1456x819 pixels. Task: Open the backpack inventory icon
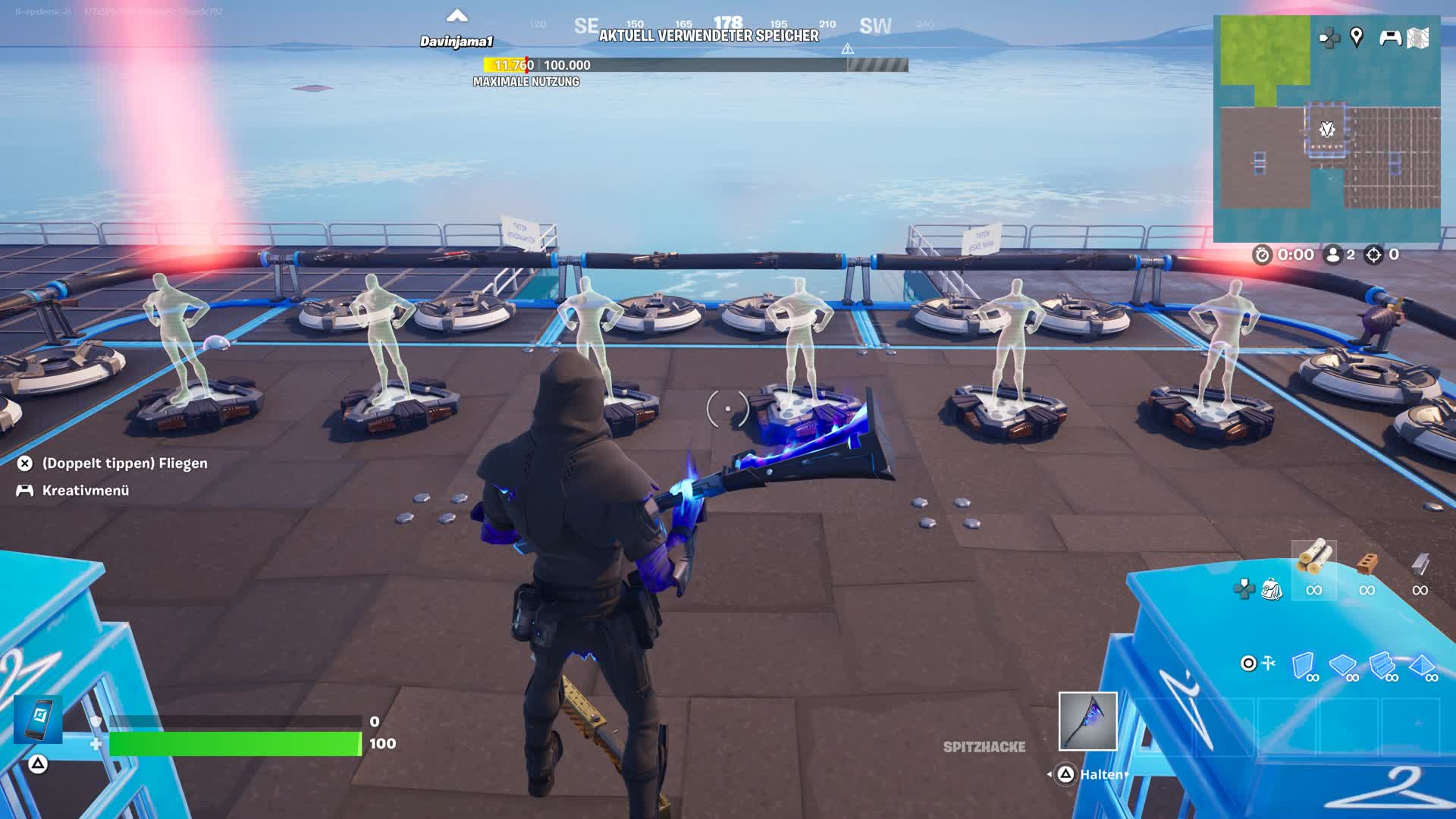tap(1271, 589)
